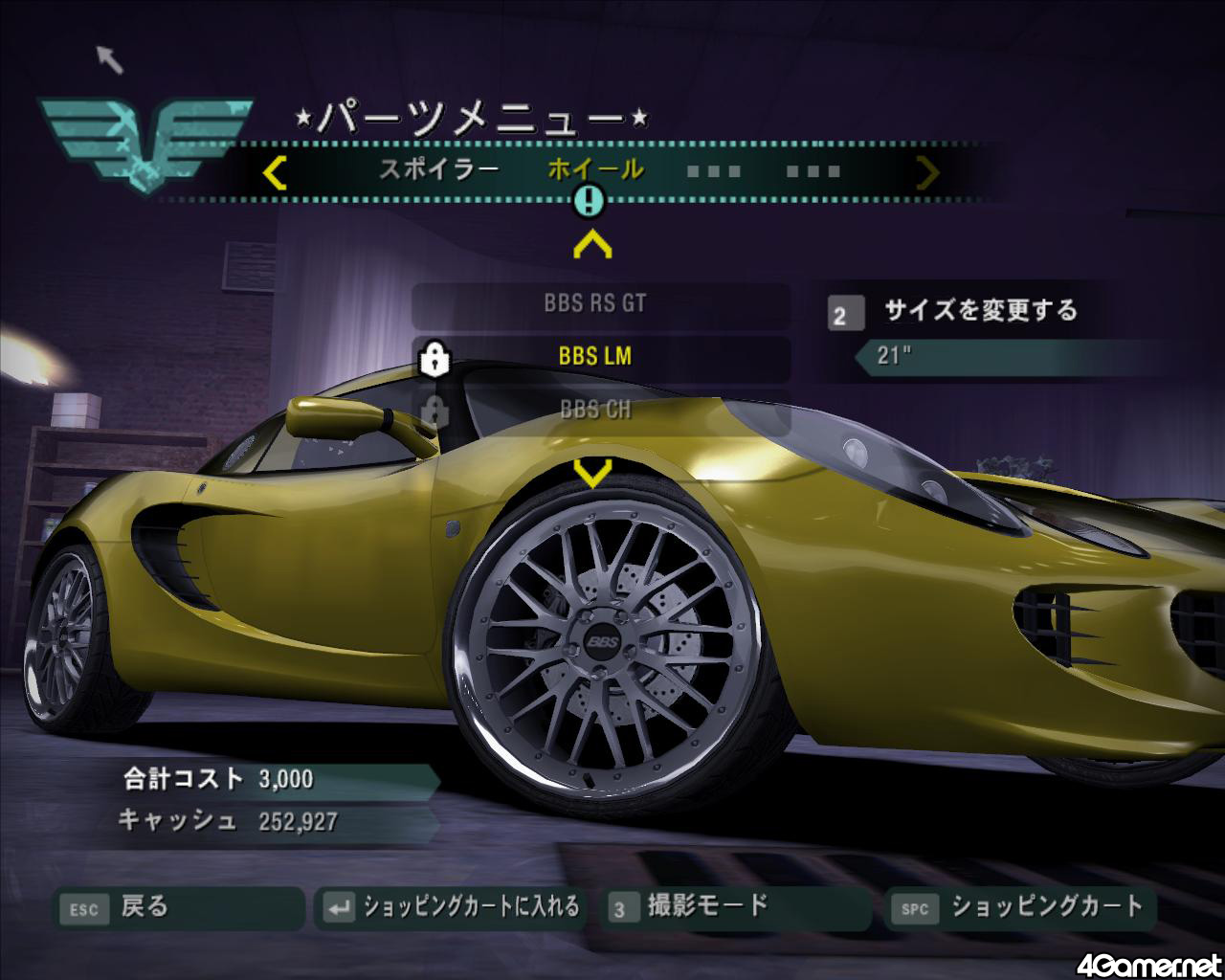Switch to the スポイラー category tab

coord(438,170)
